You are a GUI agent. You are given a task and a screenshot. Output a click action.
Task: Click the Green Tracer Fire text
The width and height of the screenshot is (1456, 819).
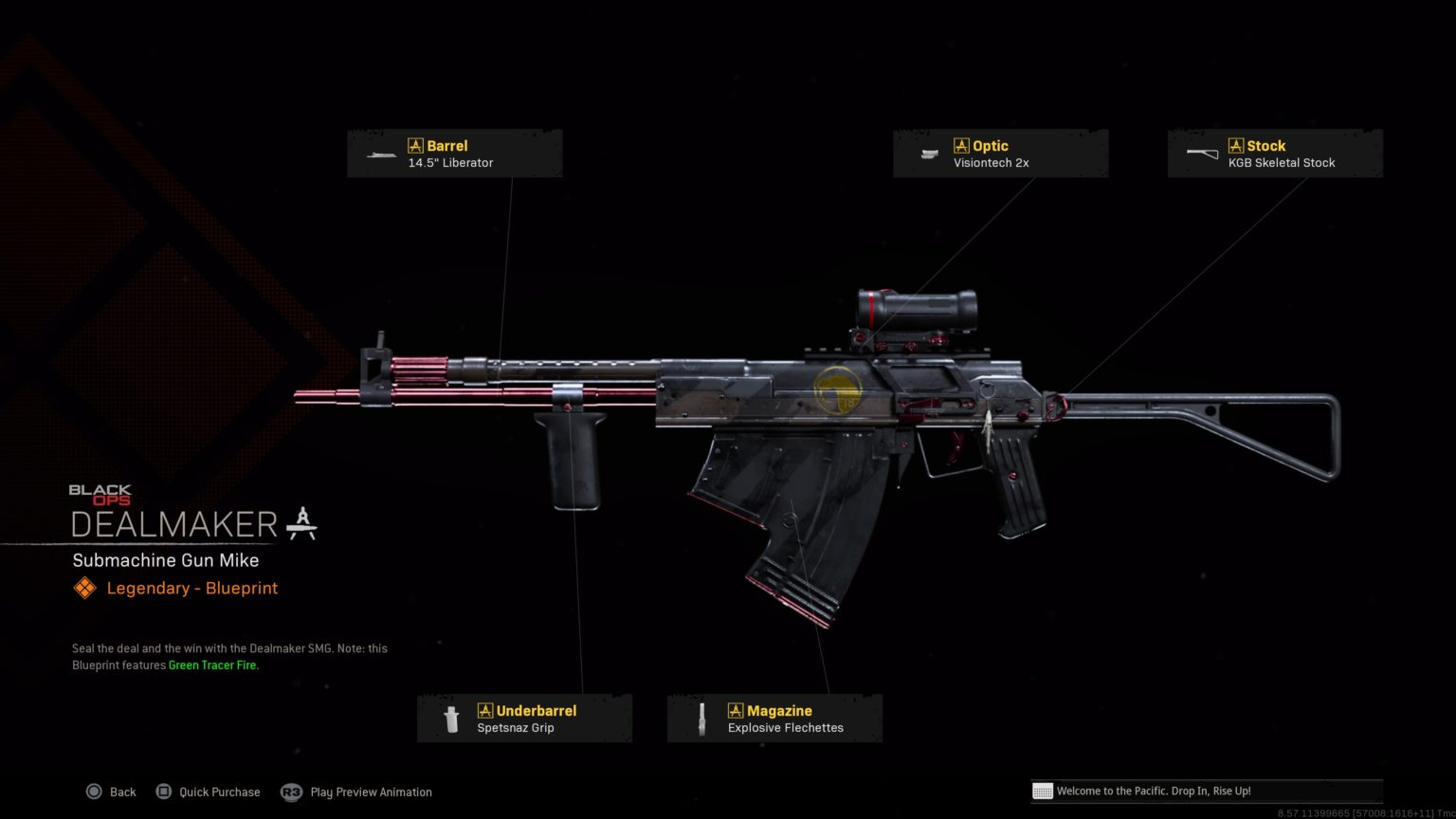[211, 664]
